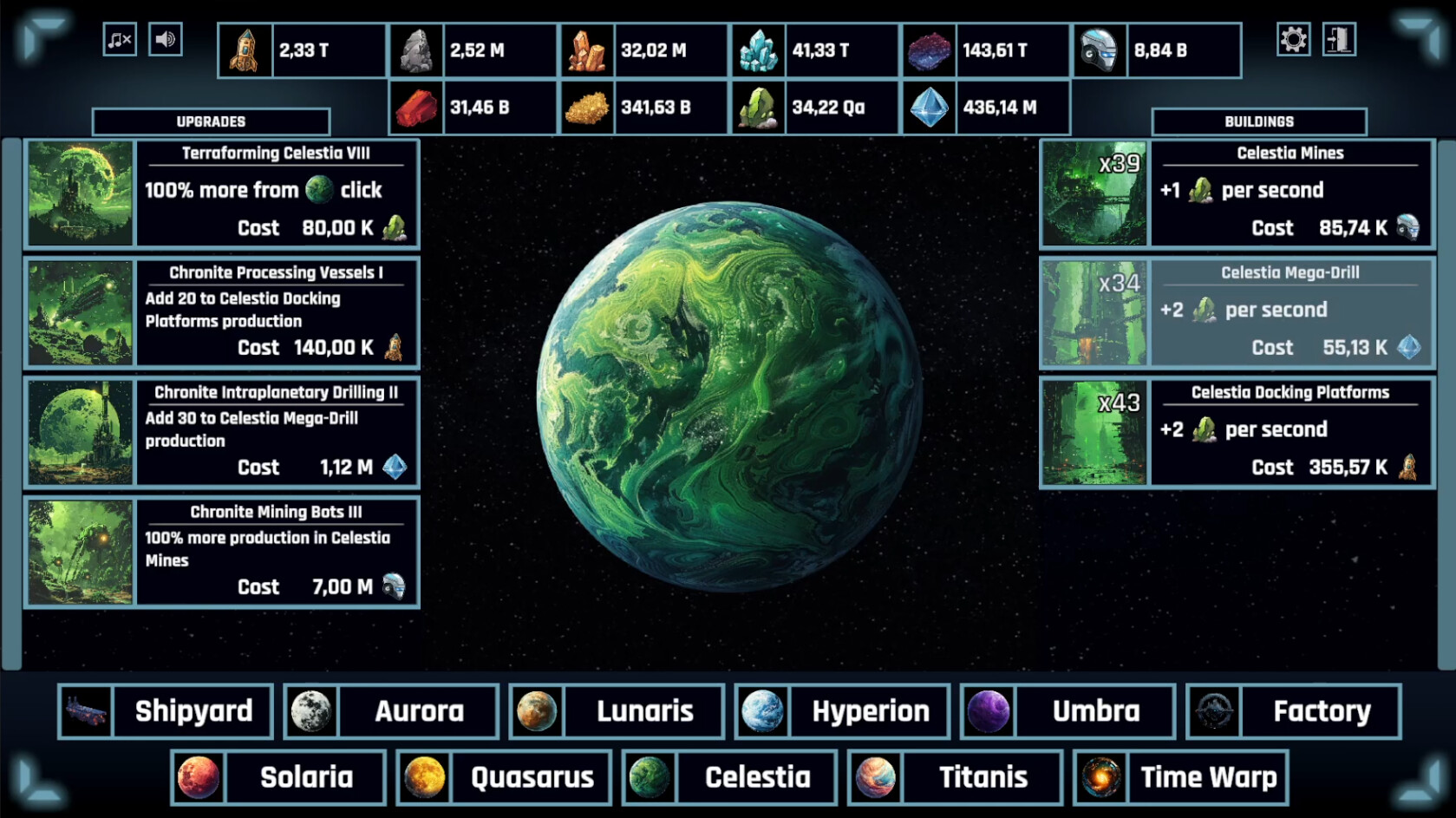Click the diamond resource showing 436,14 M
Screen dimensions: 1456x818
coord(930,107)
